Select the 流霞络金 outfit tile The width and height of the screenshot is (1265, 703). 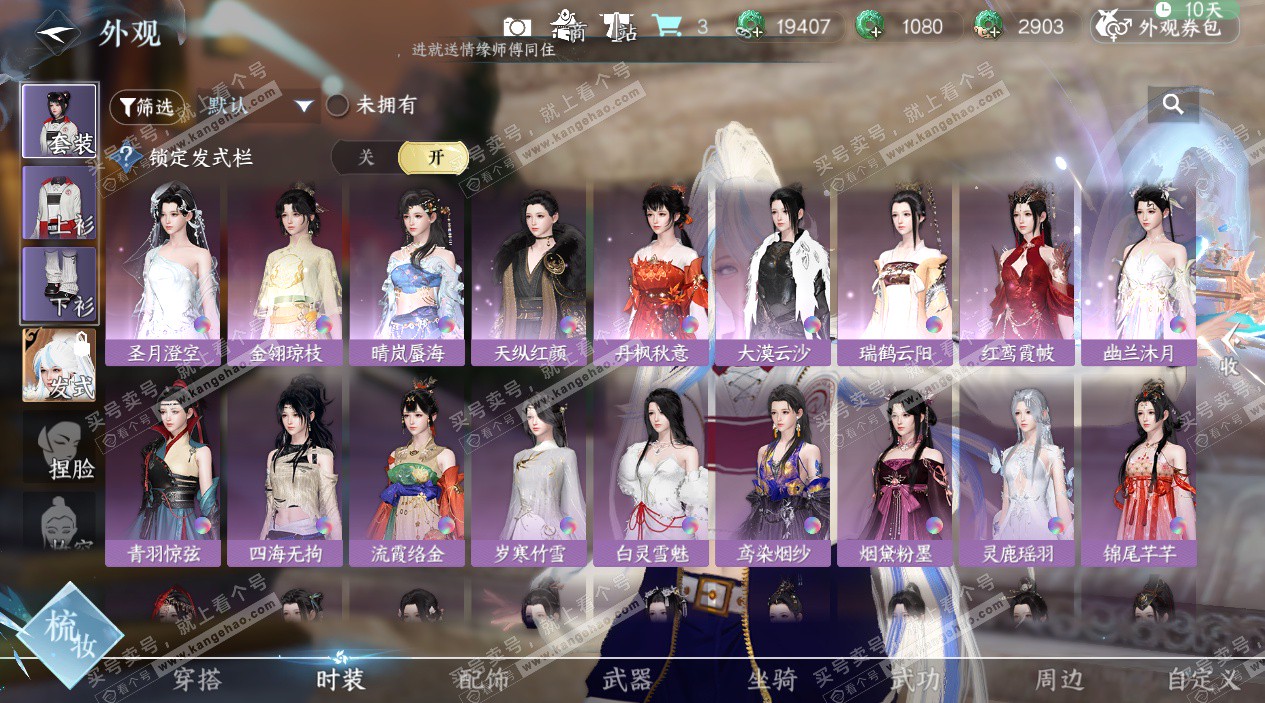pyautogui.click(x=407, y=470)
